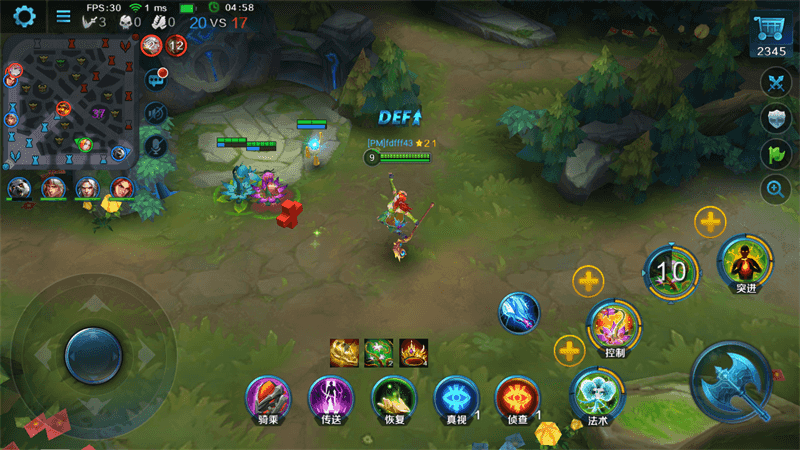Open the three-line scoreboard menu
The height and width of the screenshot is (450, 800).
pos(63,16)
